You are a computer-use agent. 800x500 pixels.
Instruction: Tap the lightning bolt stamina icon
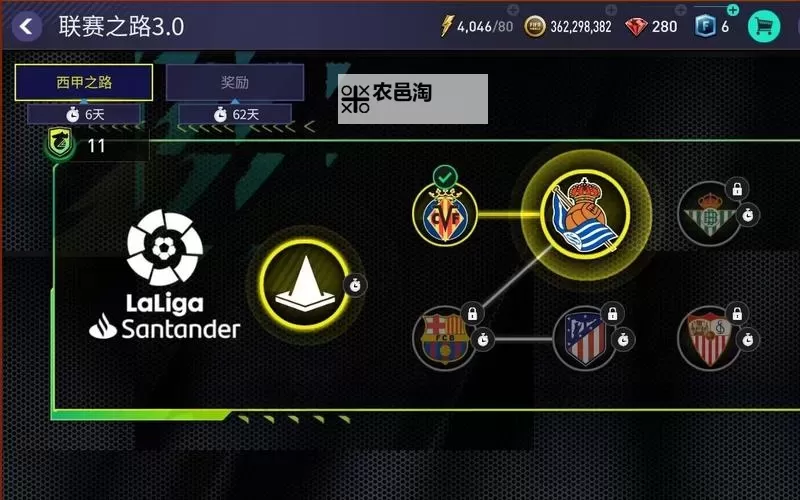click(446, 27)
